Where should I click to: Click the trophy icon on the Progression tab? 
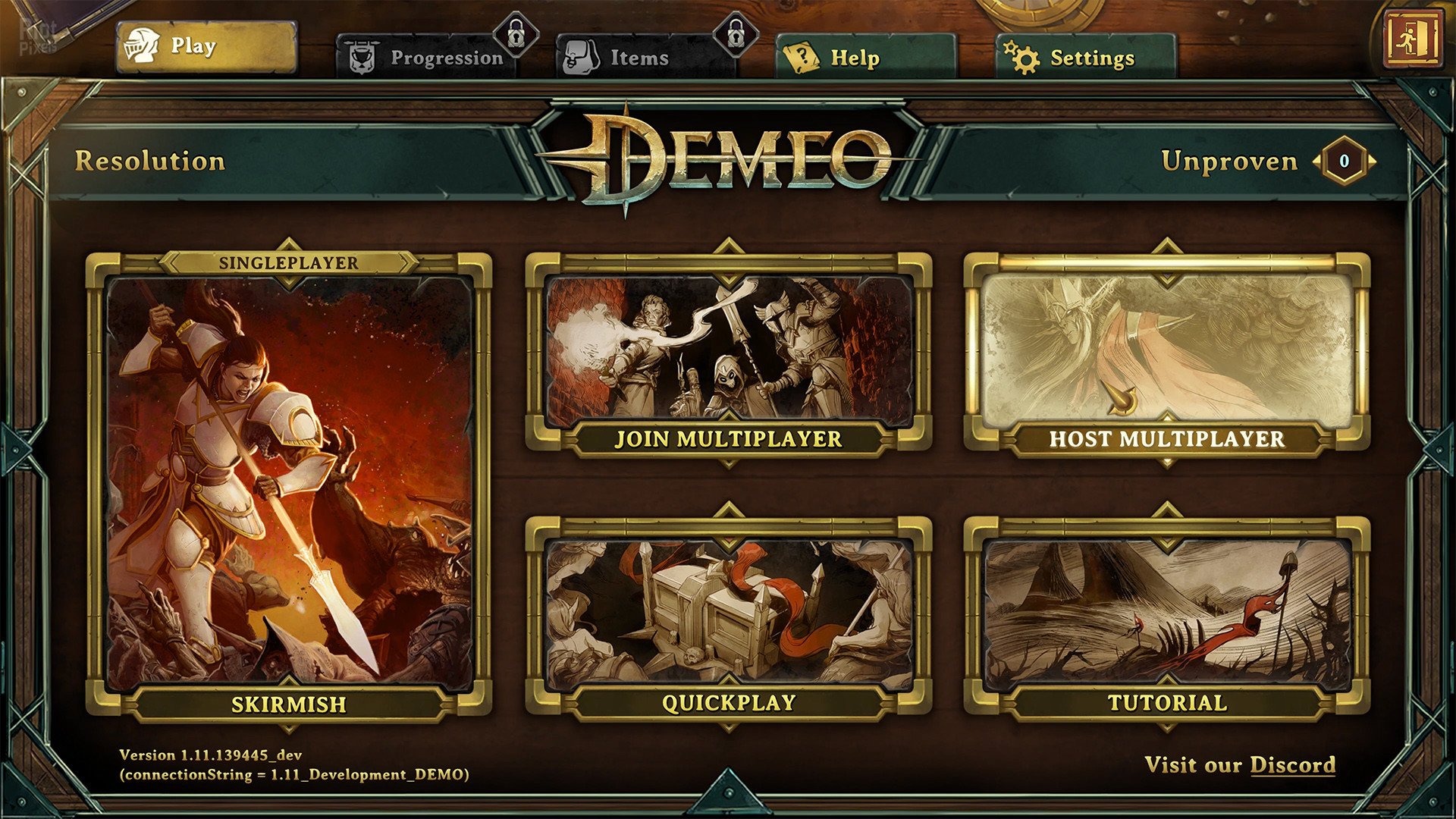point(364,55)
